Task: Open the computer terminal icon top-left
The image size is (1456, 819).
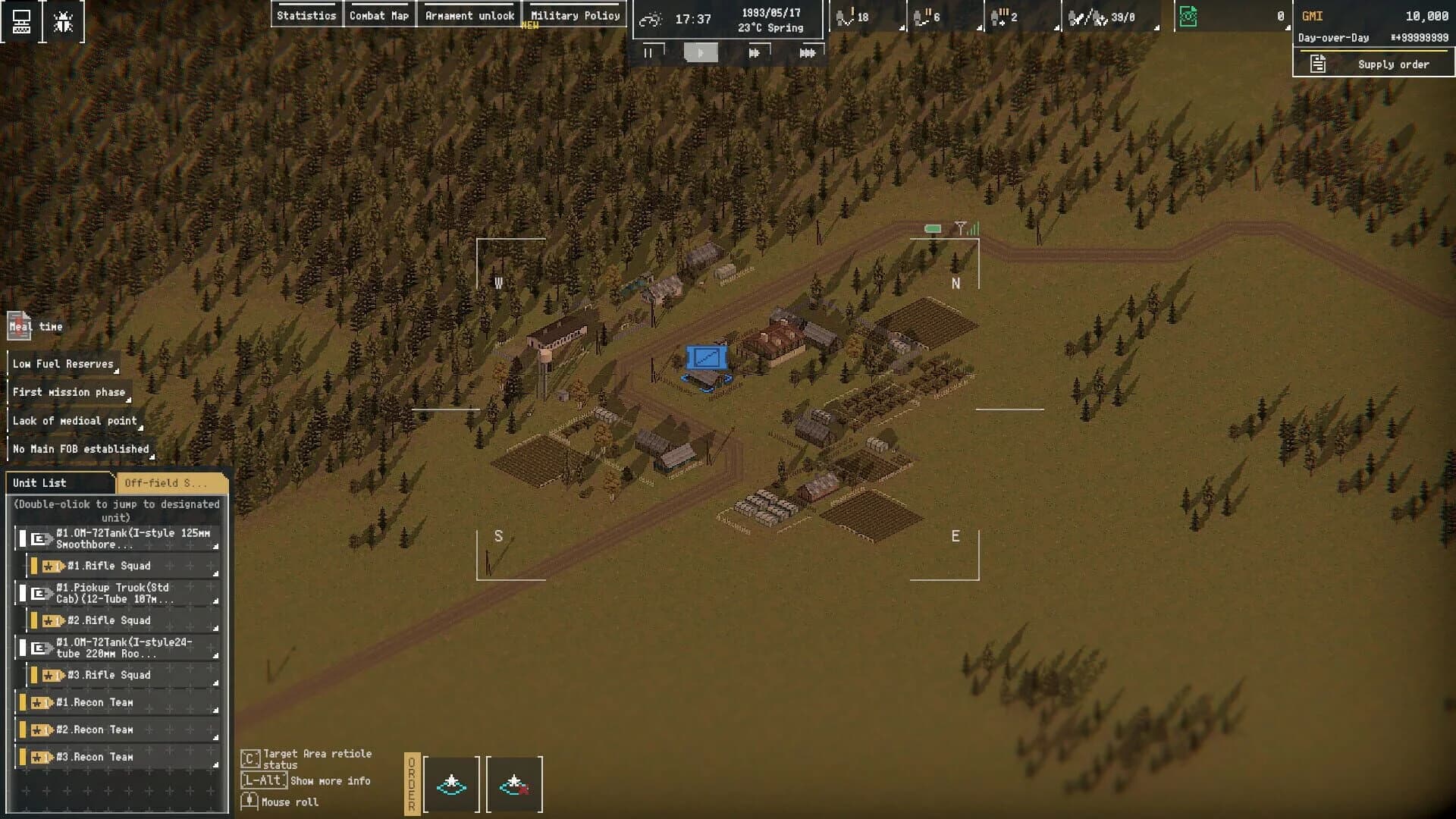Action: coord(21,20)
